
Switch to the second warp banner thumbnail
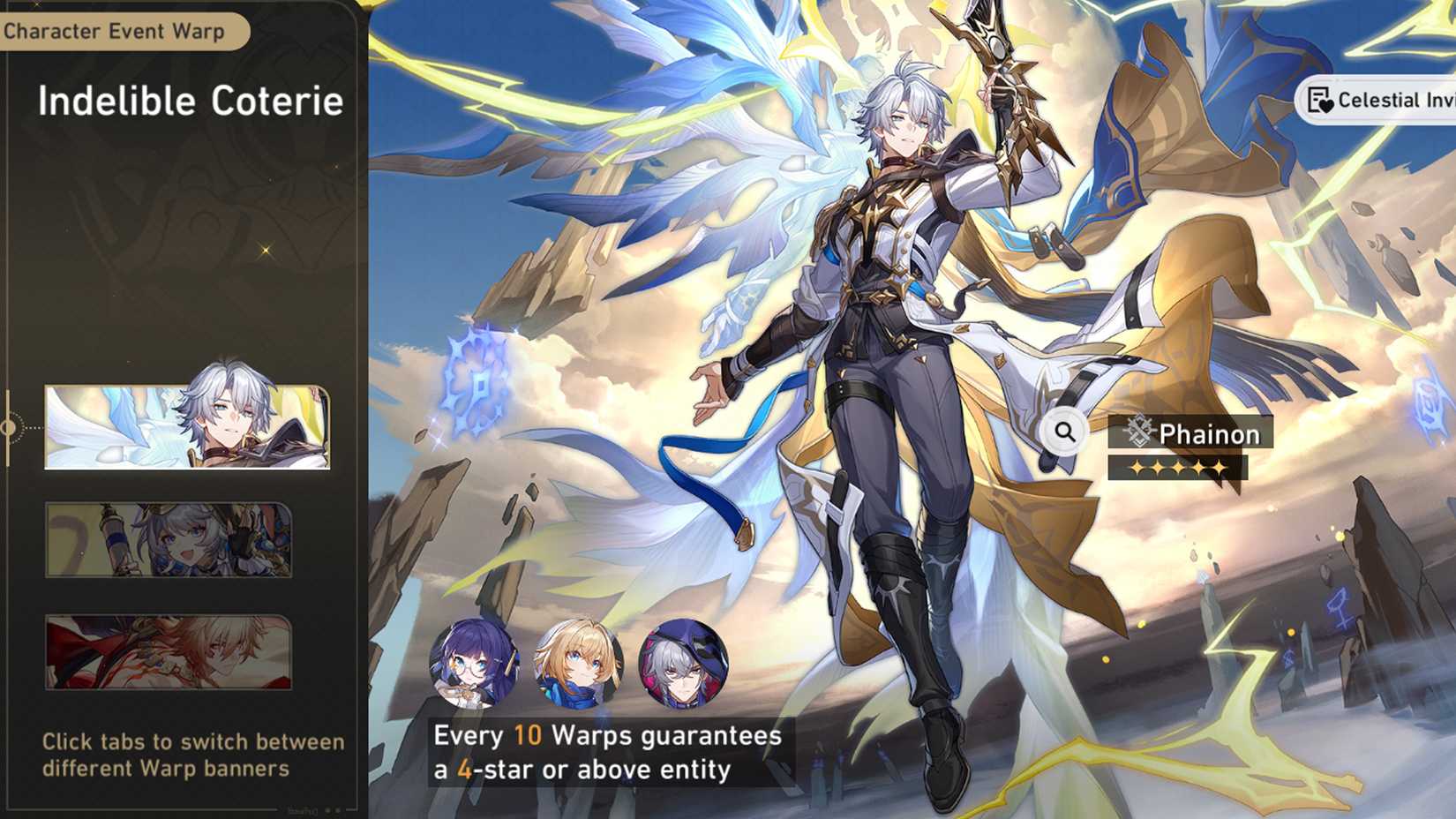169,539
